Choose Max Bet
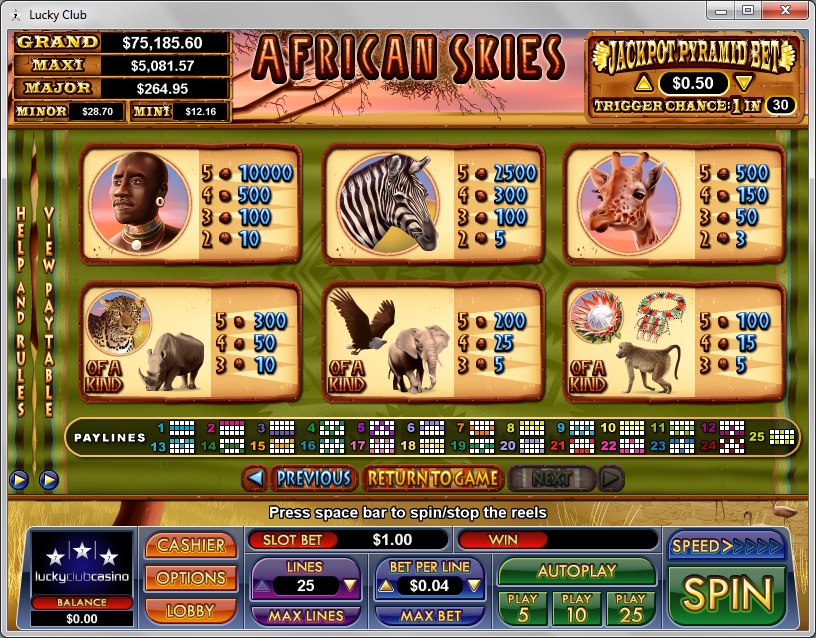This screenshot has width=816, height=638. (431, 616)
